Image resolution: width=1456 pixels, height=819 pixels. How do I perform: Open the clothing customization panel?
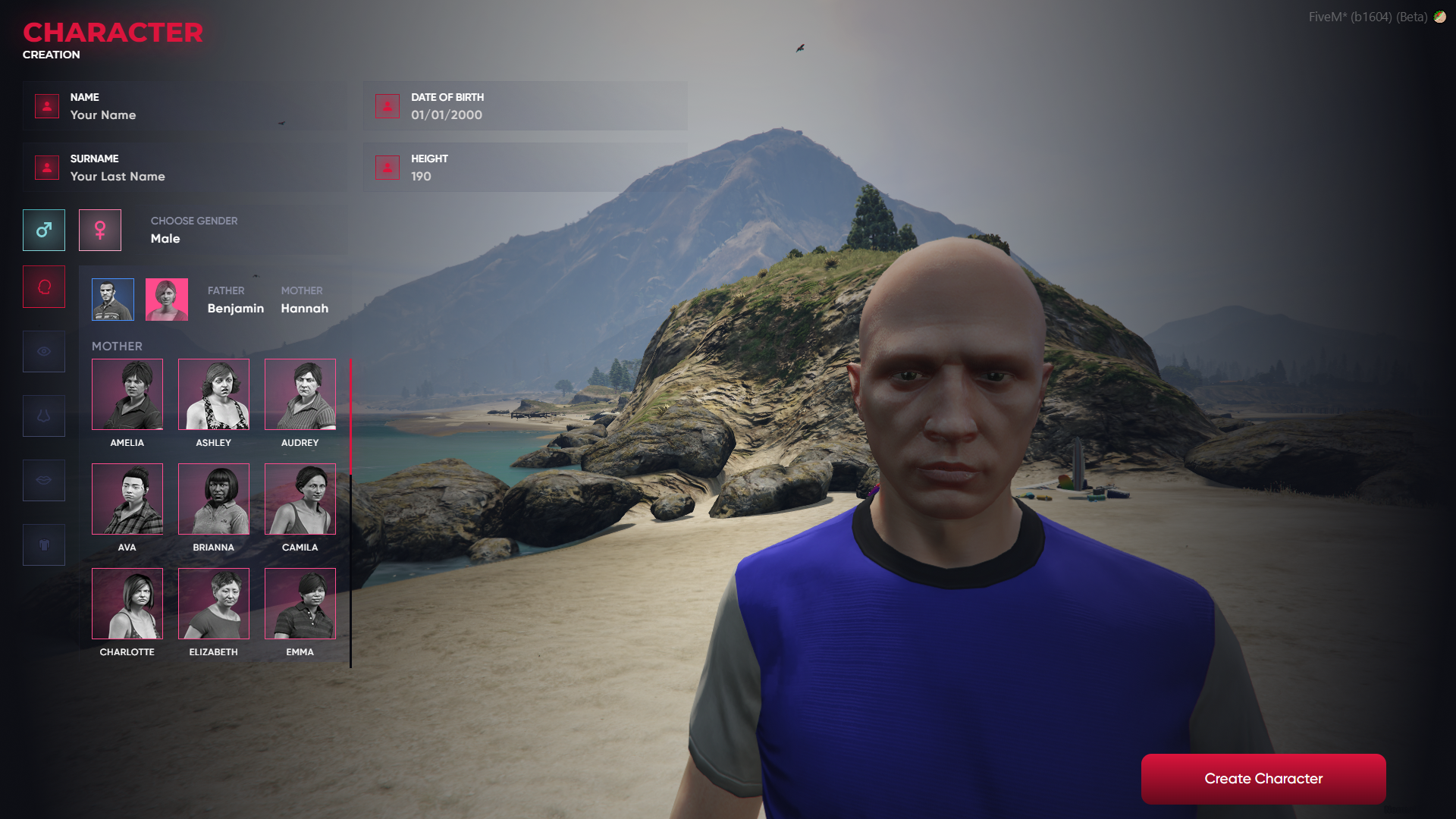[x=43, y=544]
